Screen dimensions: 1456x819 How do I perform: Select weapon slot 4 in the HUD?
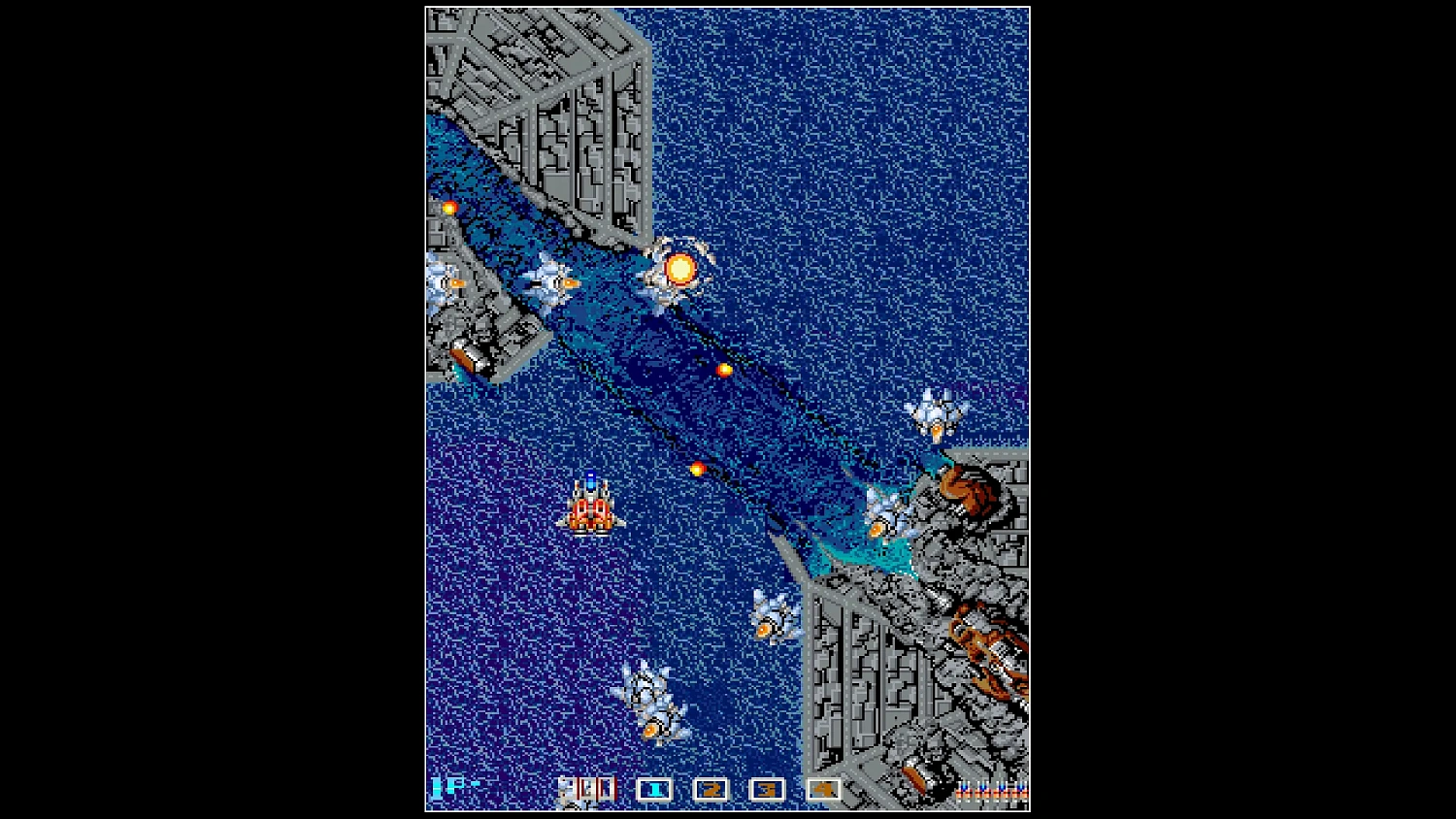tap(821, 789)
